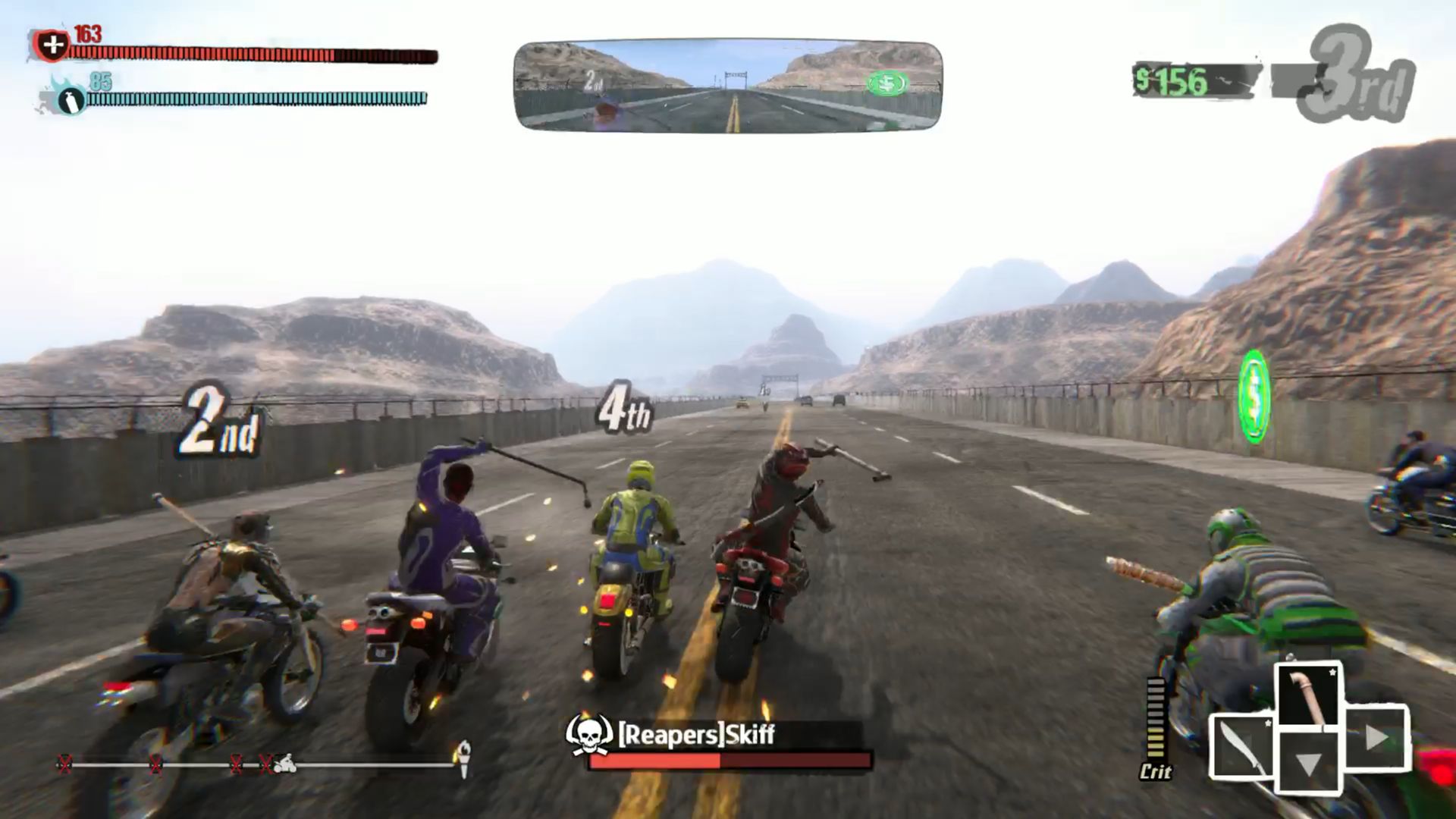Click the torch finish icon on the progress track

(463, 757)
